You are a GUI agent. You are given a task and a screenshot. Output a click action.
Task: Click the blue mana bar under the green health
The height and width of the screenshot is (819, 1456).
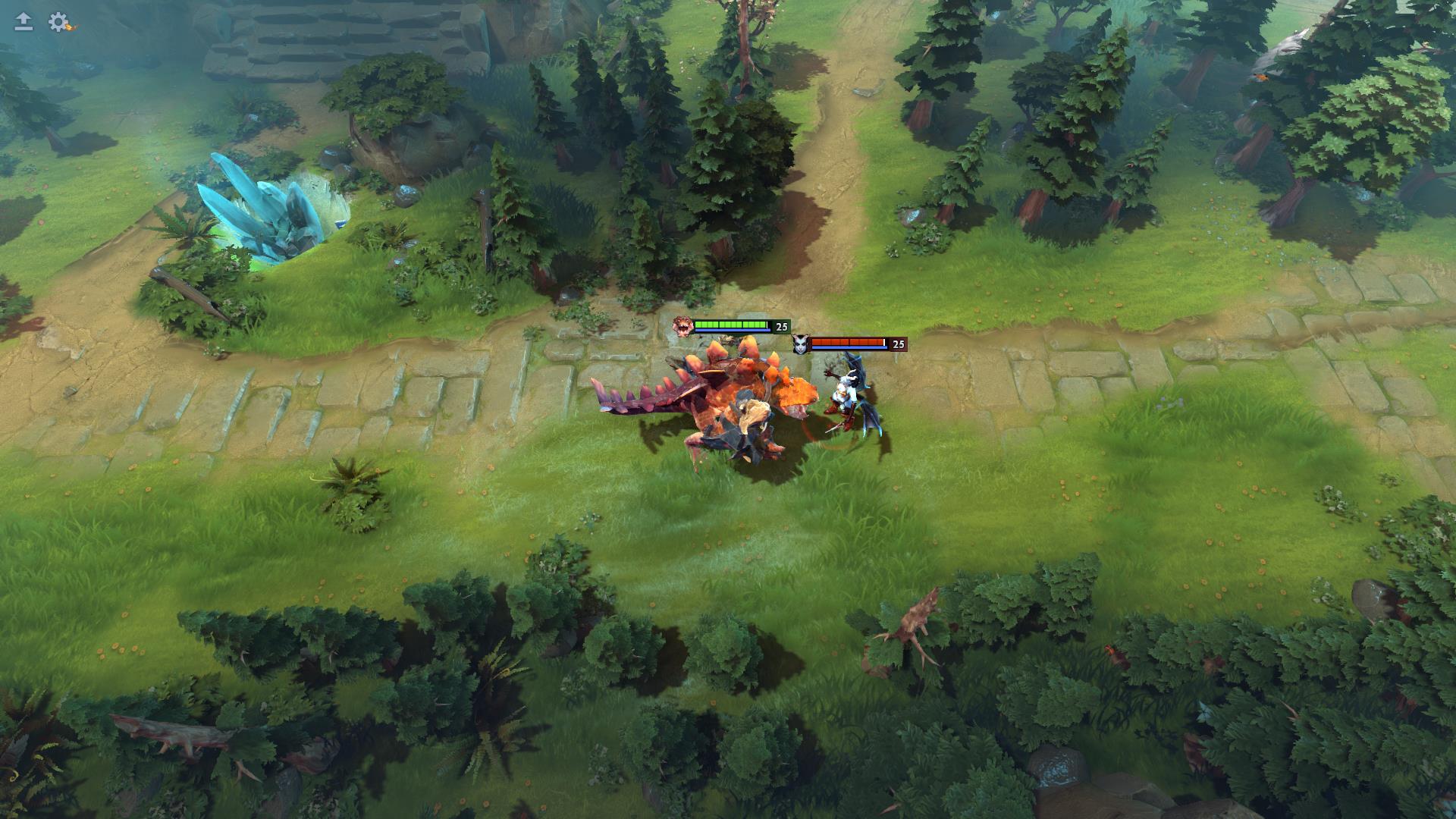click(732, 330)
